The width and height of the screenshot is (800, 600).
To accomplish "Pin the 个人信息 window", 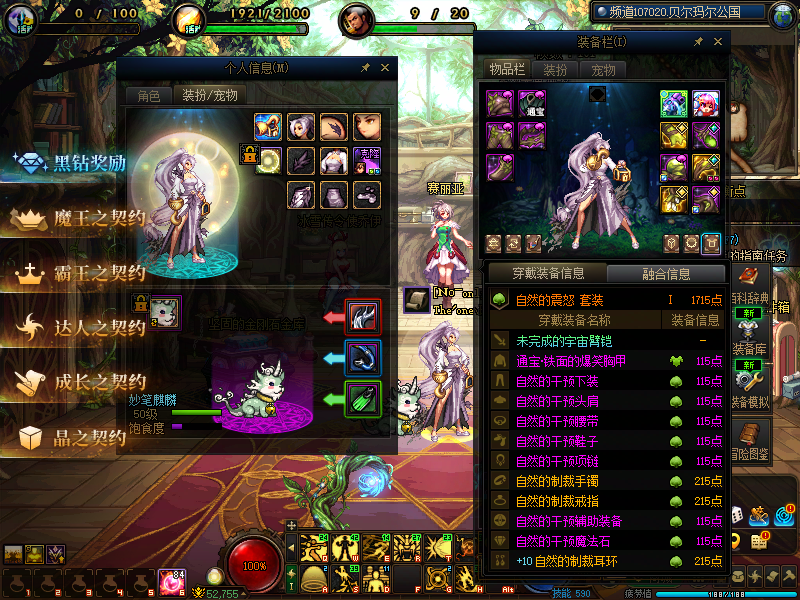I will (366, 68).
